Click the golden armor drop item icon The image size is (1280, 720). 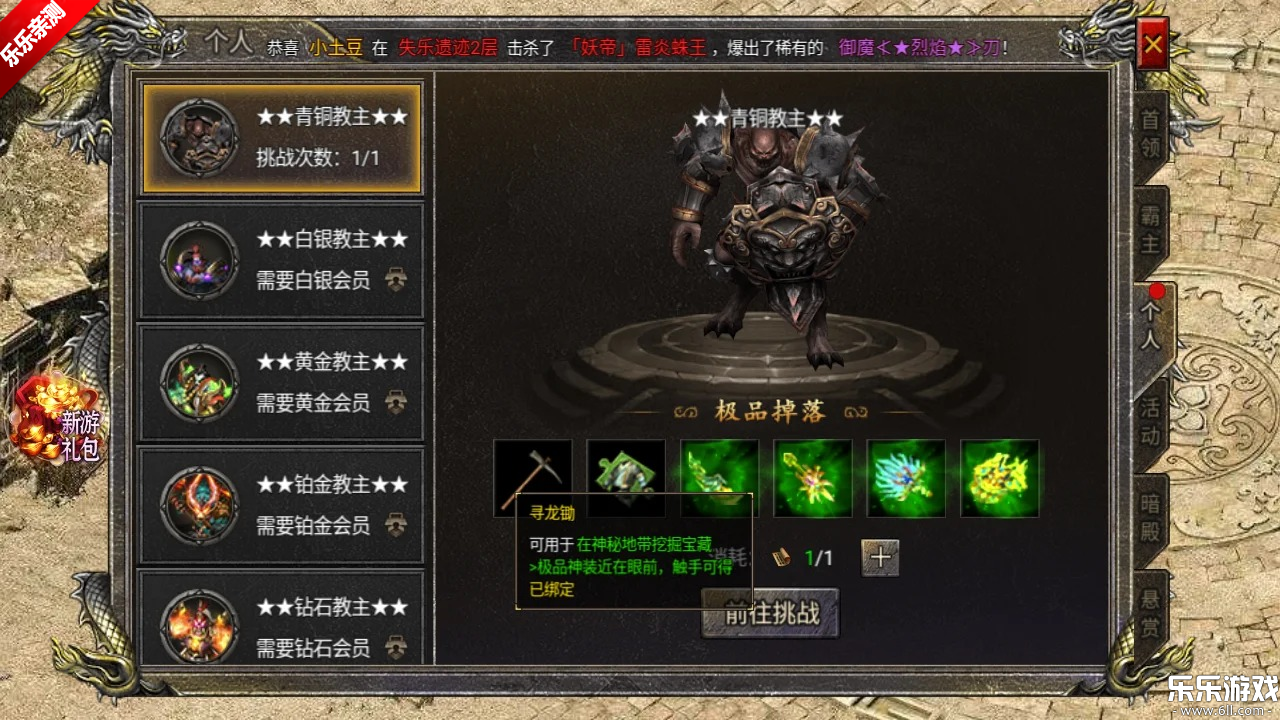pyautogui.click(x=999, y=478)
